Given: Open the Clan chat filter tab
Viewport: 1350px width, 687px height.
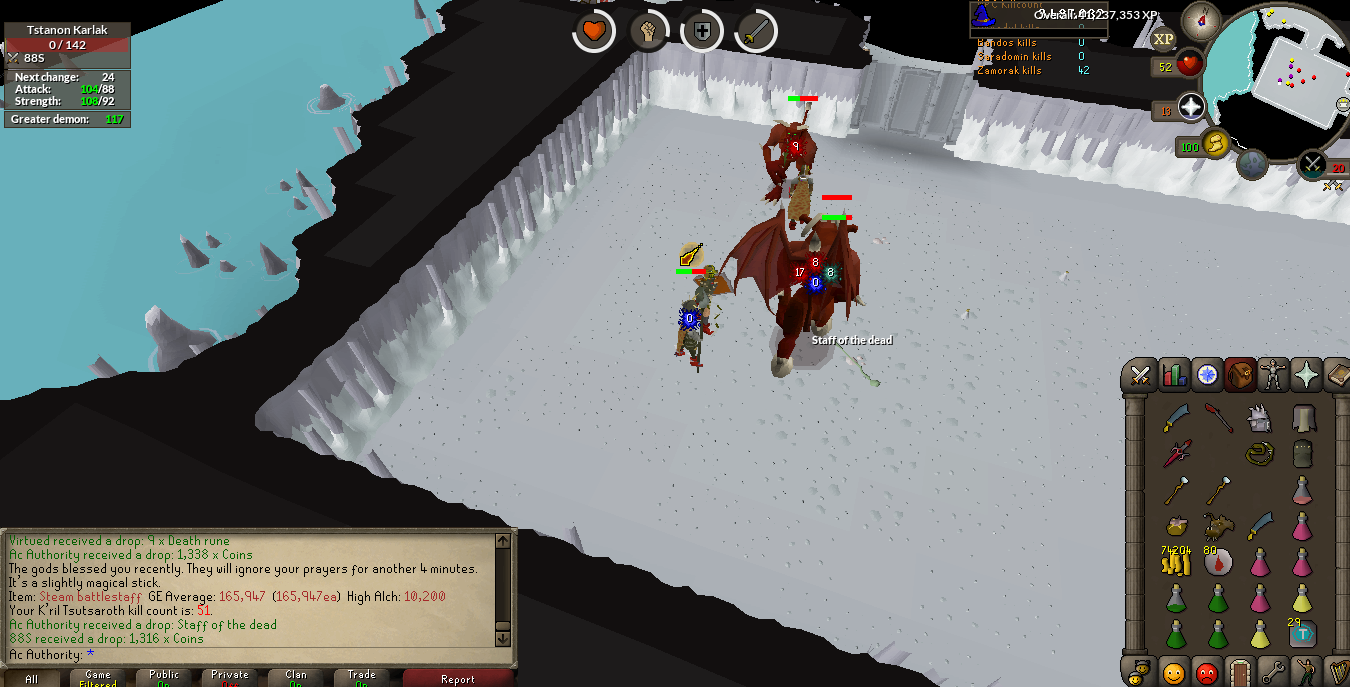Looking at the screenshot, I should pos(296,678).
